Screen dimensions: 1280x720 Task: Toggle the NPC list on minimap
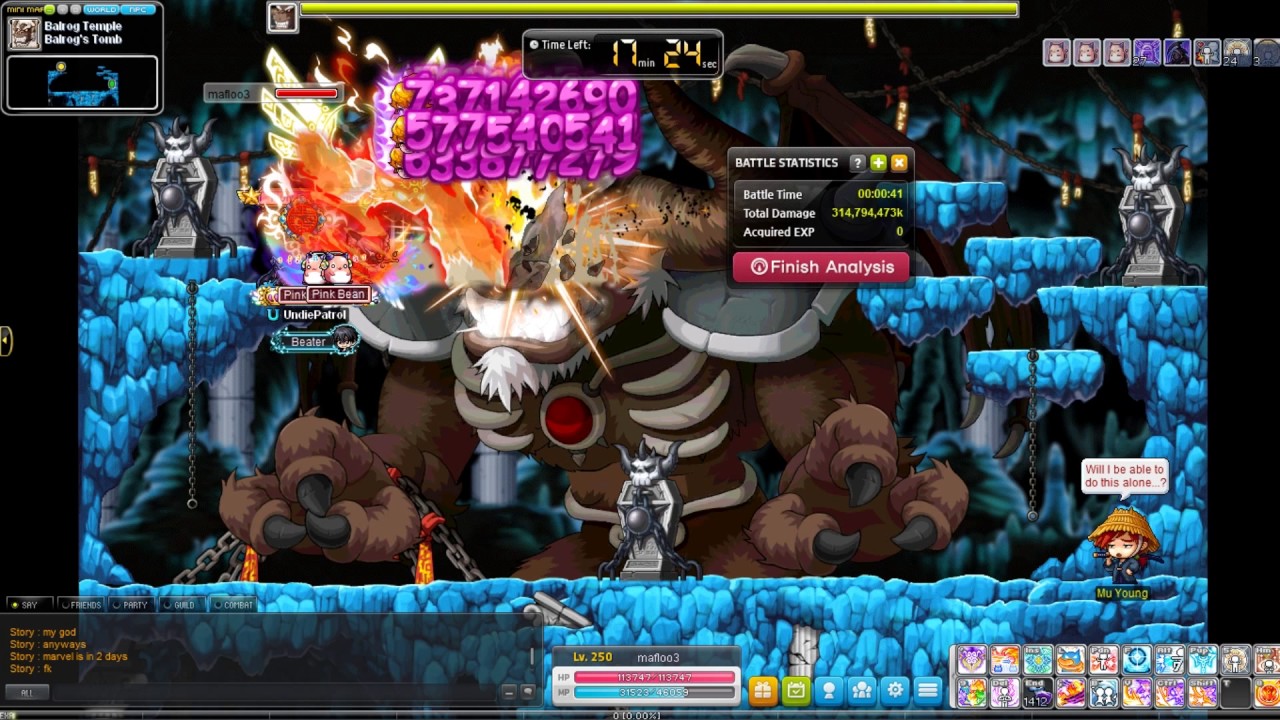coord(138,9)
